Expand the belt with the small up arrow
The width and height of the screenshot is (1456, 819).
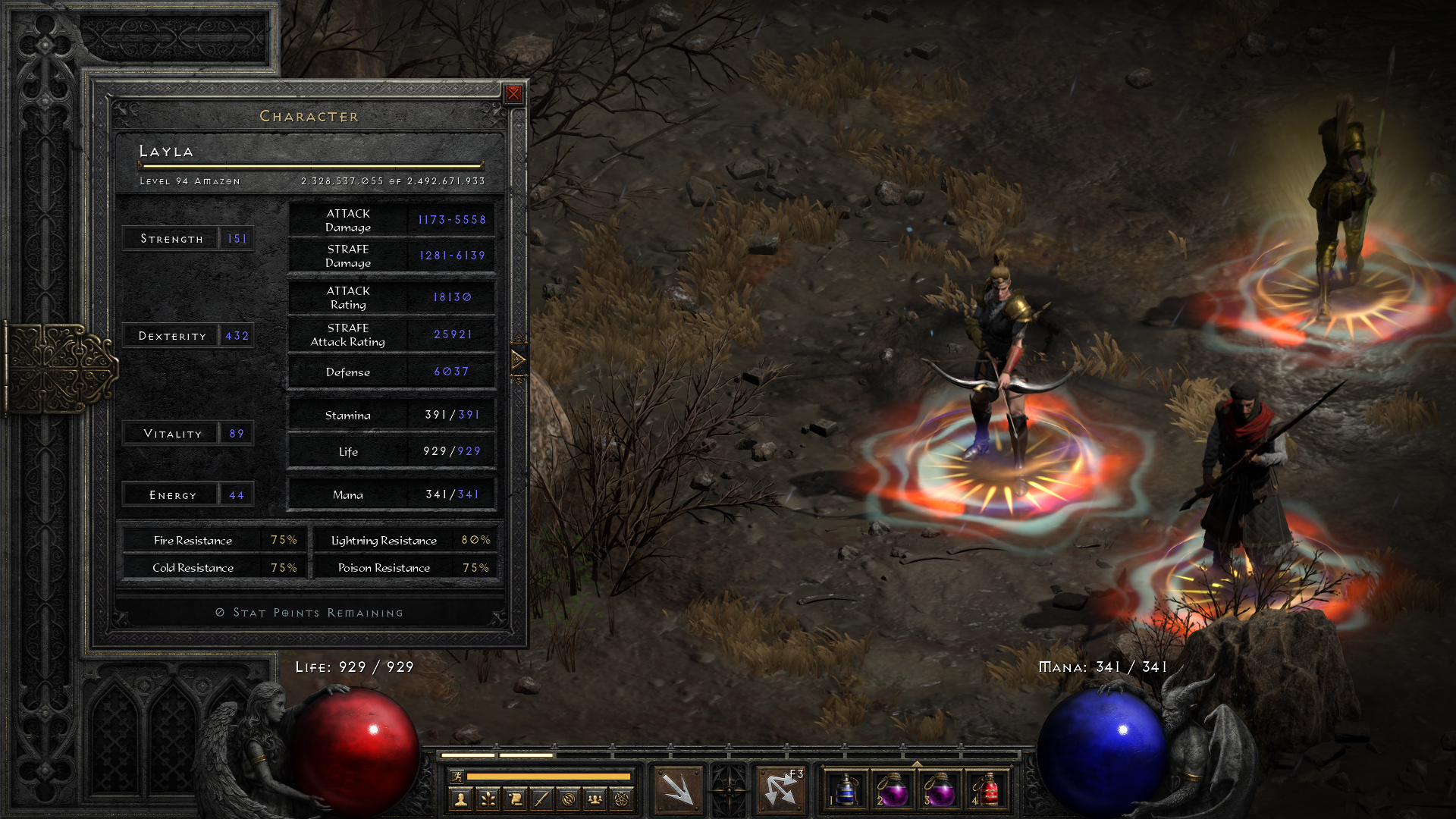pyautogui.click(x=917, y=764)
